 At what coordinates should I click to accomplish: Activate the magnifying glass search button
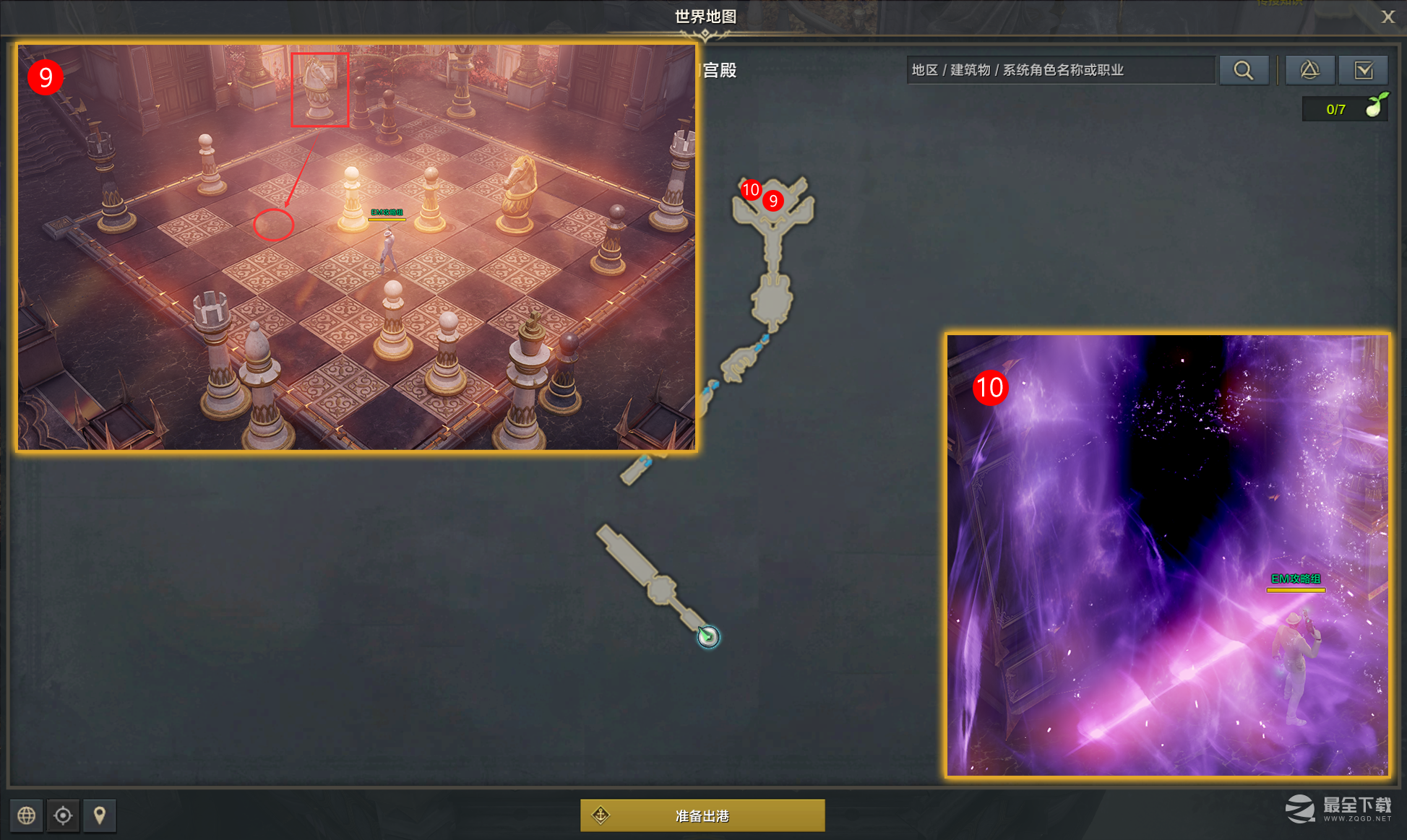pos(1243,70)
